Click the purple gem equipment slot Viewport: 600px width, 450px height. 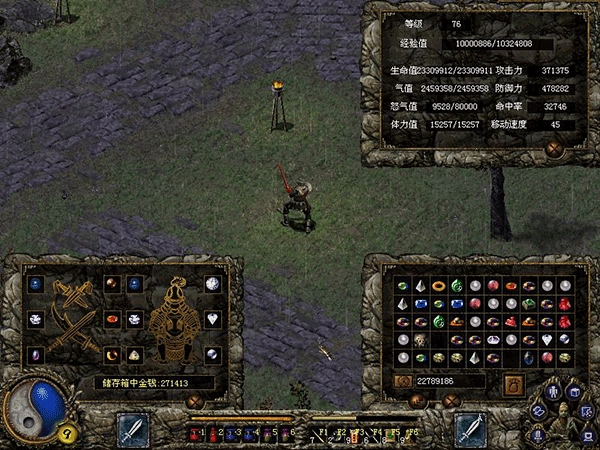(x=37, y=354)
